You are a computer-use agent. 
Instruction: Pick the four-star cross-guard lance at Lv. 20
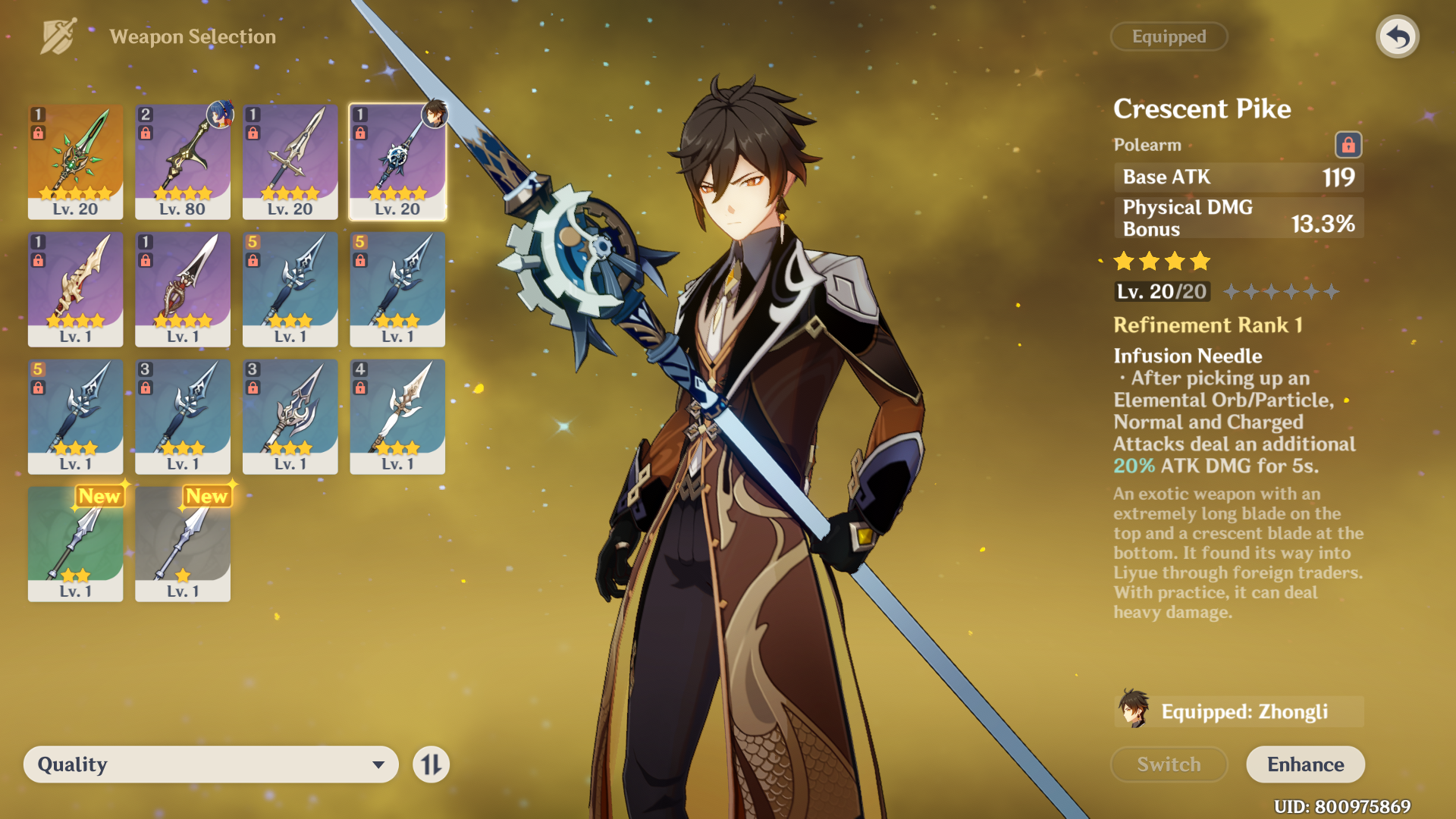coord(290,161)
